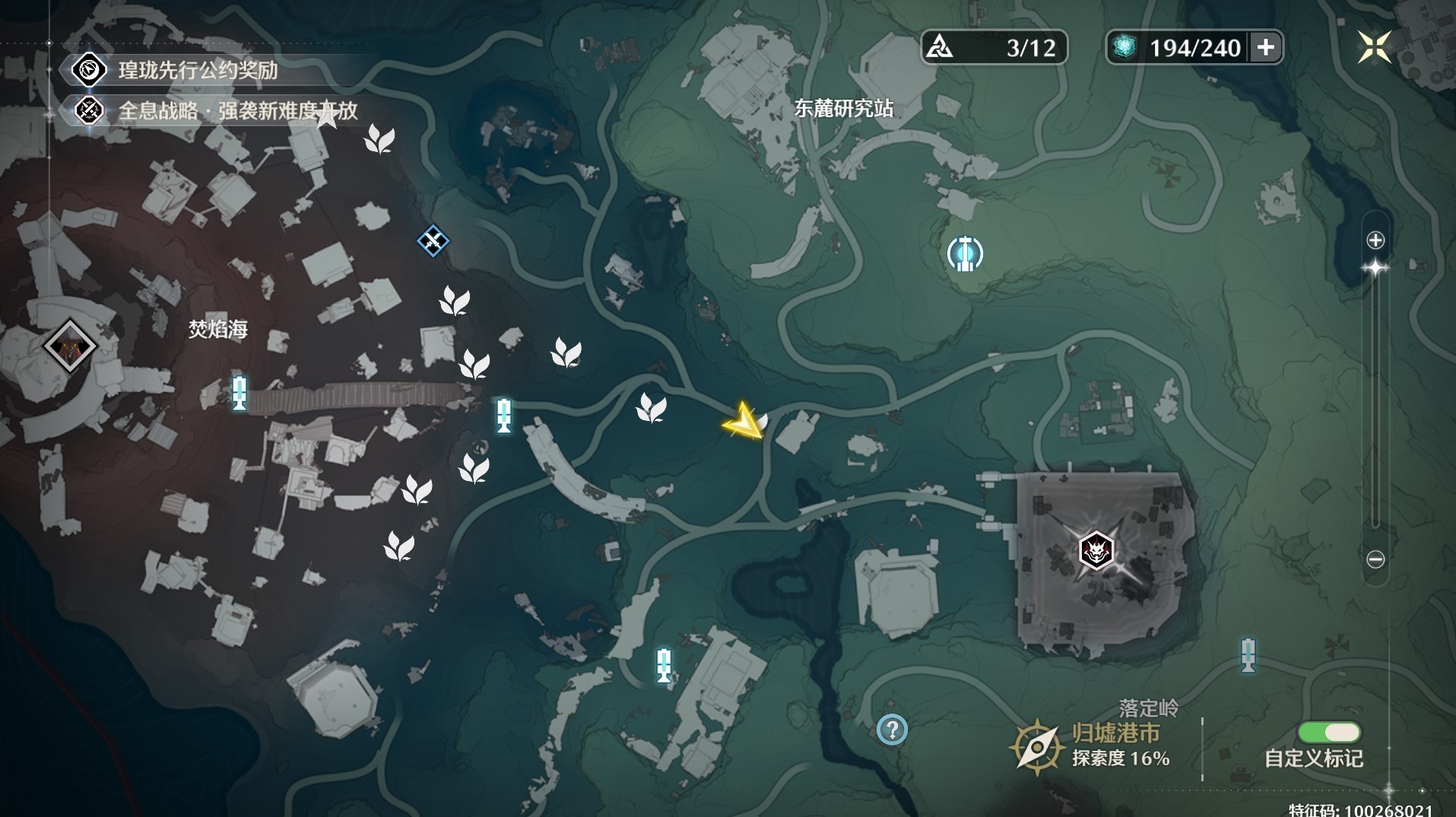Select the crossed swords diamond challenge marker
The width and height of the screenshot is (1456, 817).
click(x=433, y=241)
